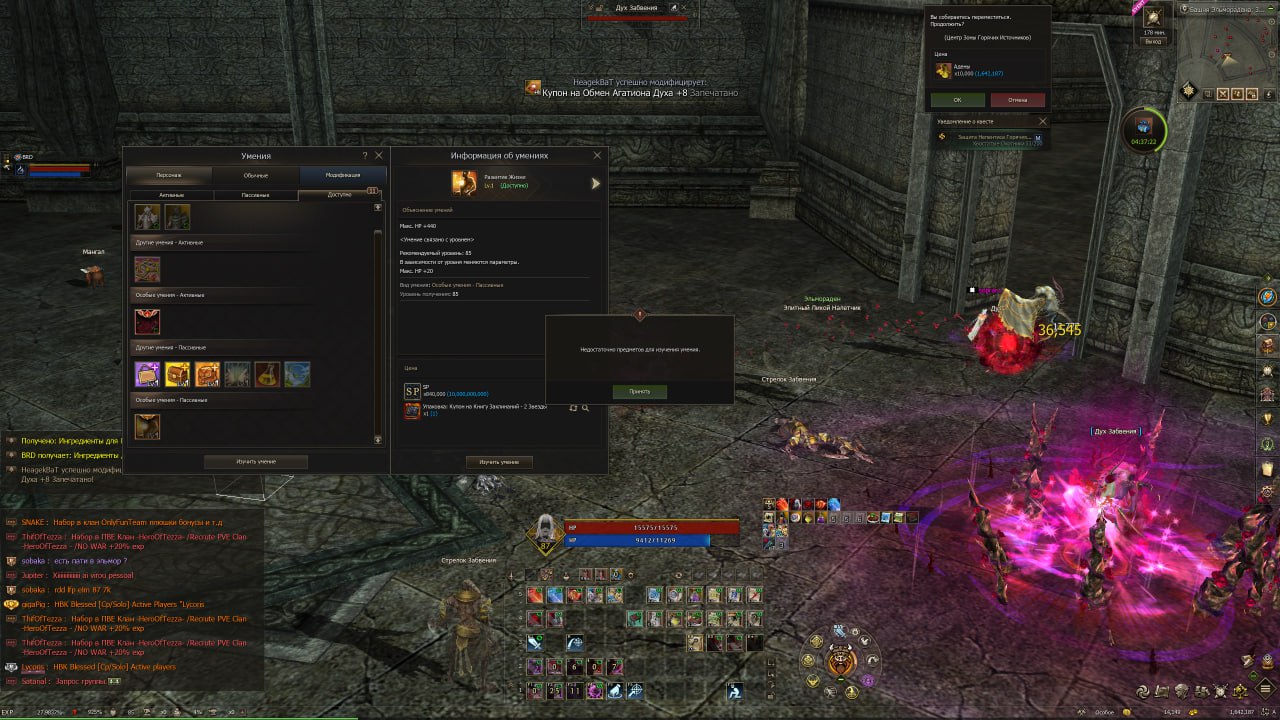Viewport: 1280px width, 720px height.
Task: Open the help question mark in Умения
Action: point(364,156)
